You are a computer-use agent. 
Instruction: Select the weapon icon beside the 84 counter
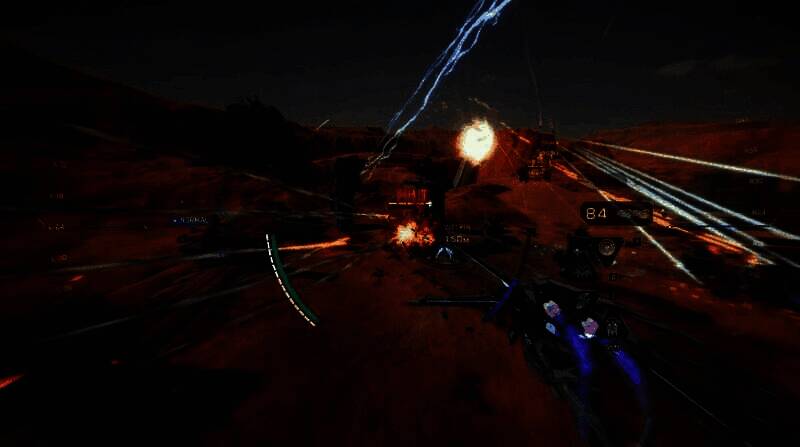pyautogui.click(x=632, y=213)
